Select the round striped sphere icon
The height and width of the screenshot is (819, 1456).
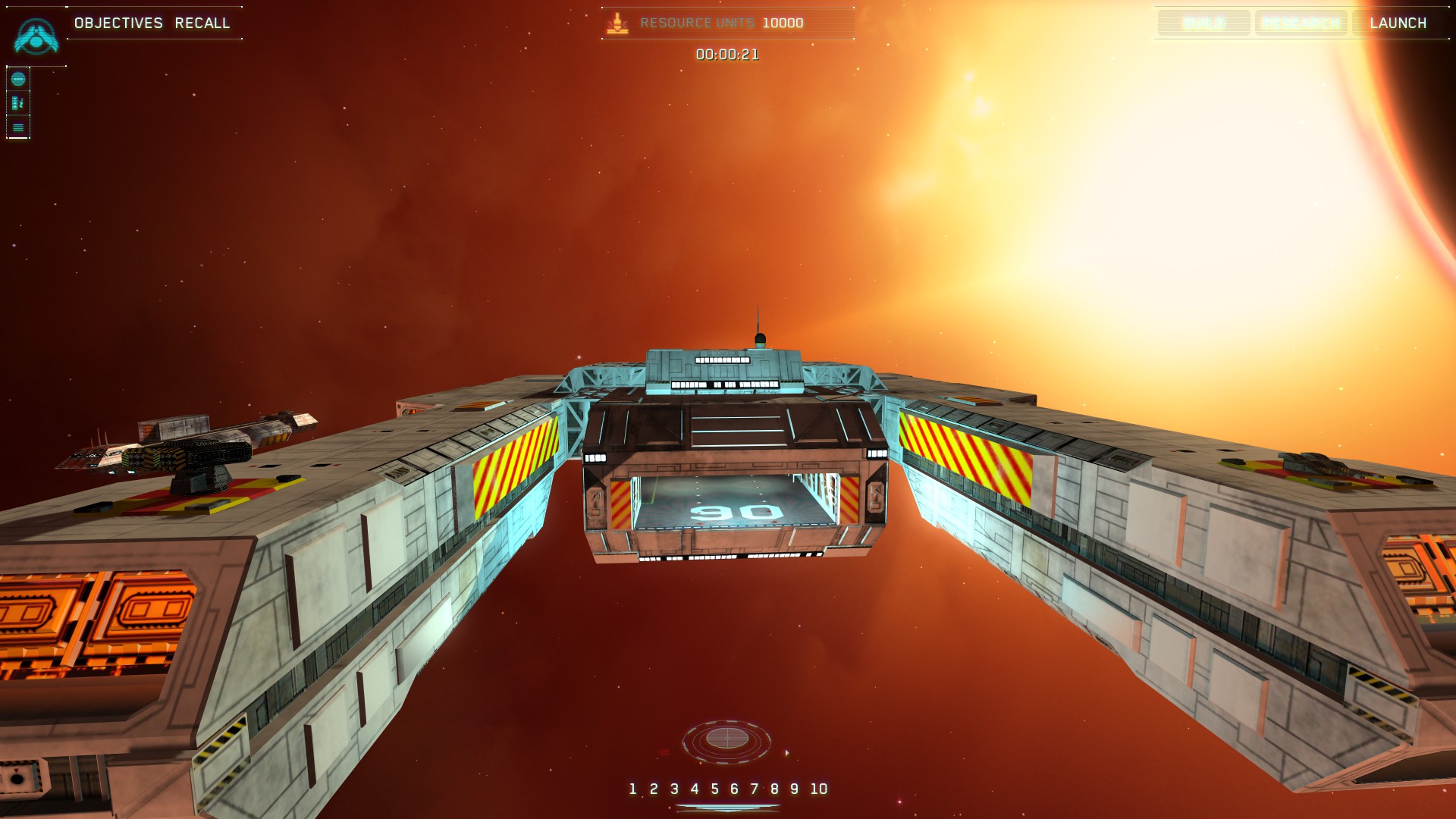[18, 79]
